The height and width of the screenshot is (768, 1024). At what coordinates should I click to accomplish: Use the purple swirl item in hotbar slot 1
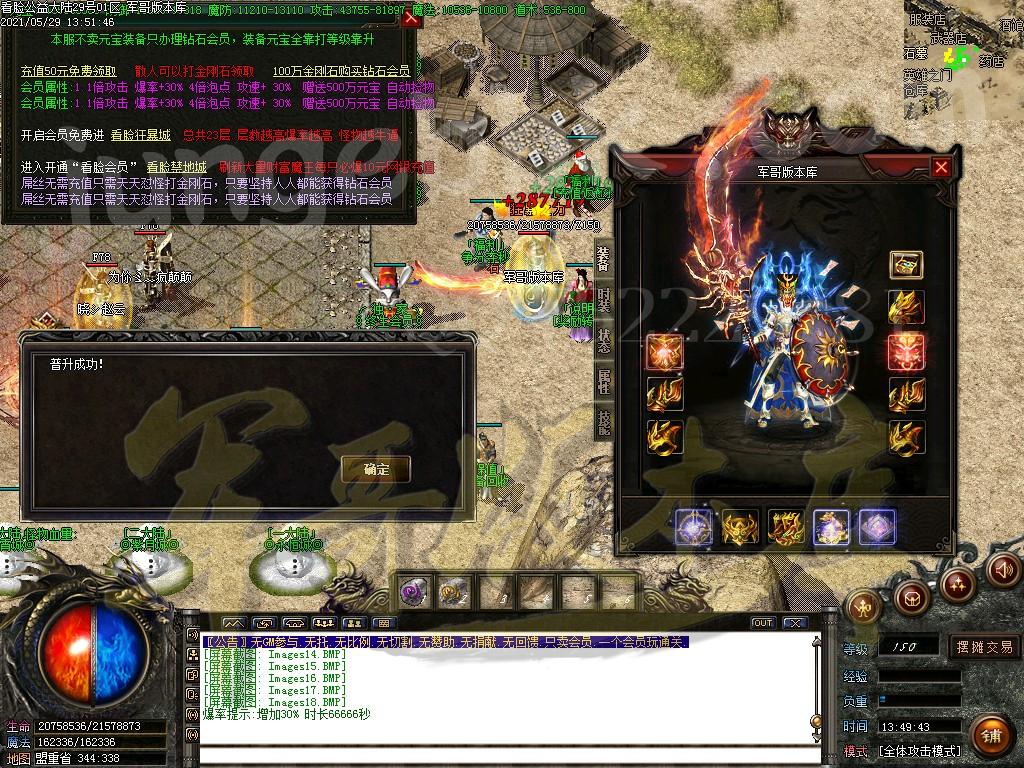click(415, 592)
